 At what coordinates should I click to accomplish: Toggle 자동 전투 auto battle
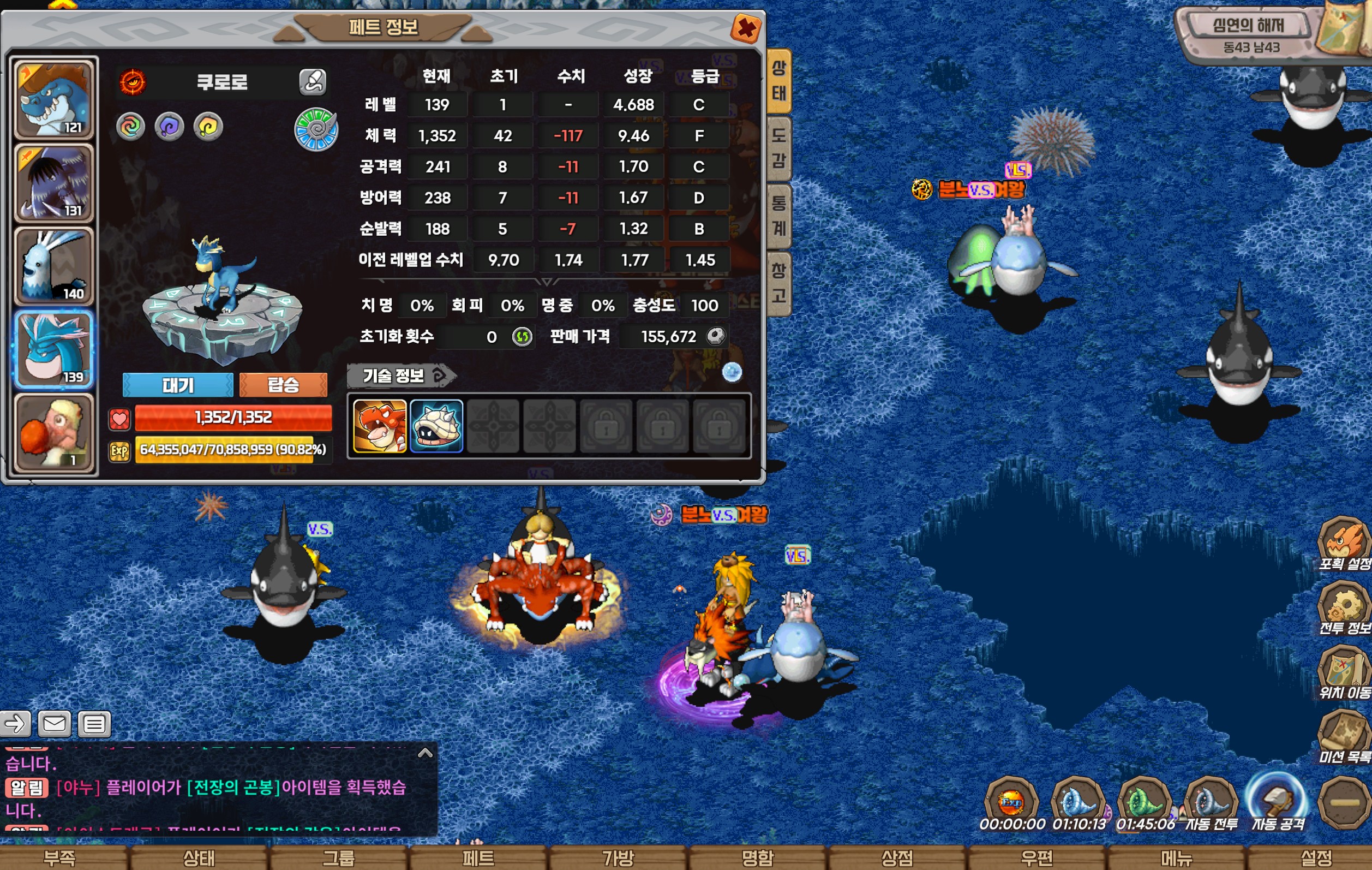pyautogui.click(x=1210, y=805)
